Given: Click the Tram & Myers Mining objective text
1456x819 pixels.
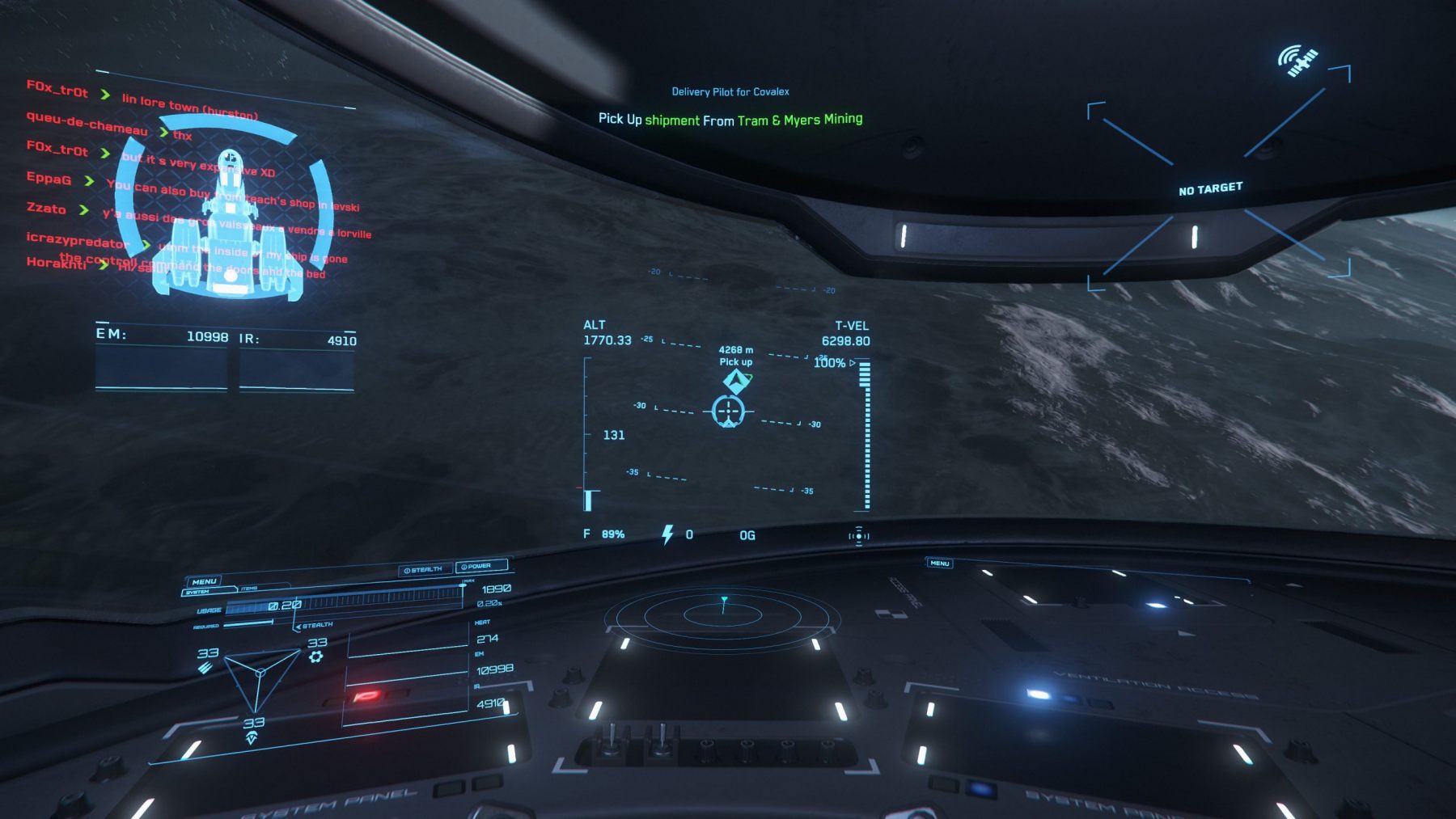Looking at the screenshot, I should coord(799,120).
